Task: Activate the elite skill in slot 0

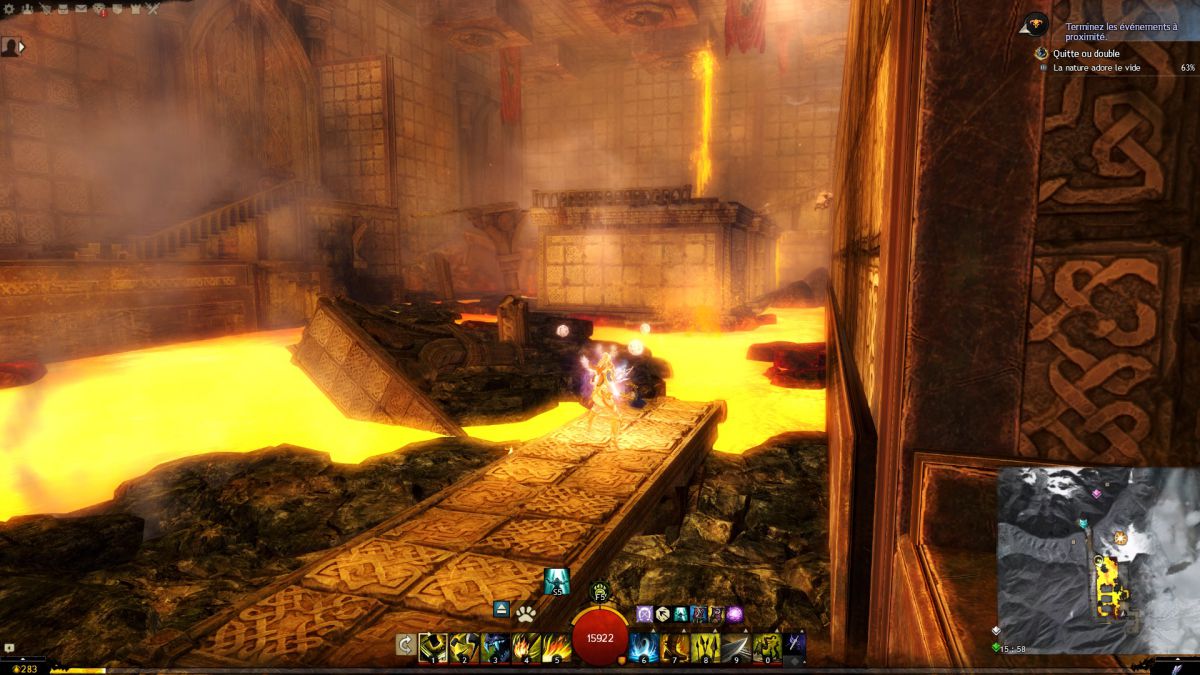Action: click(768, 647)
